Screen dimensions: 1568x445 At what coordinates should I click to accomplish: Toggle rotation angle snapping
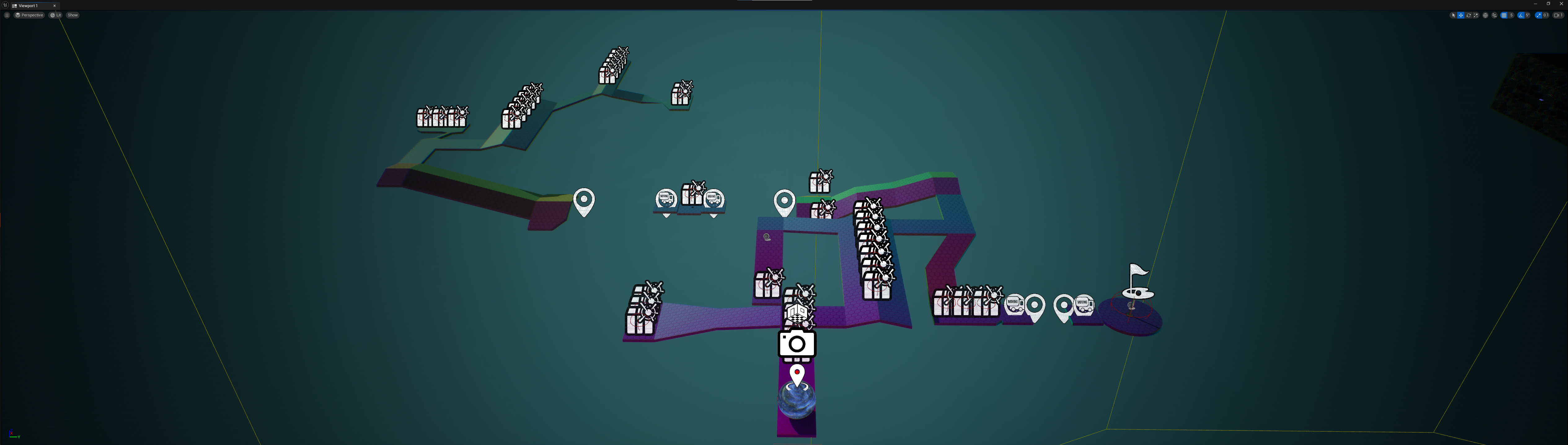pos(1521,16)
